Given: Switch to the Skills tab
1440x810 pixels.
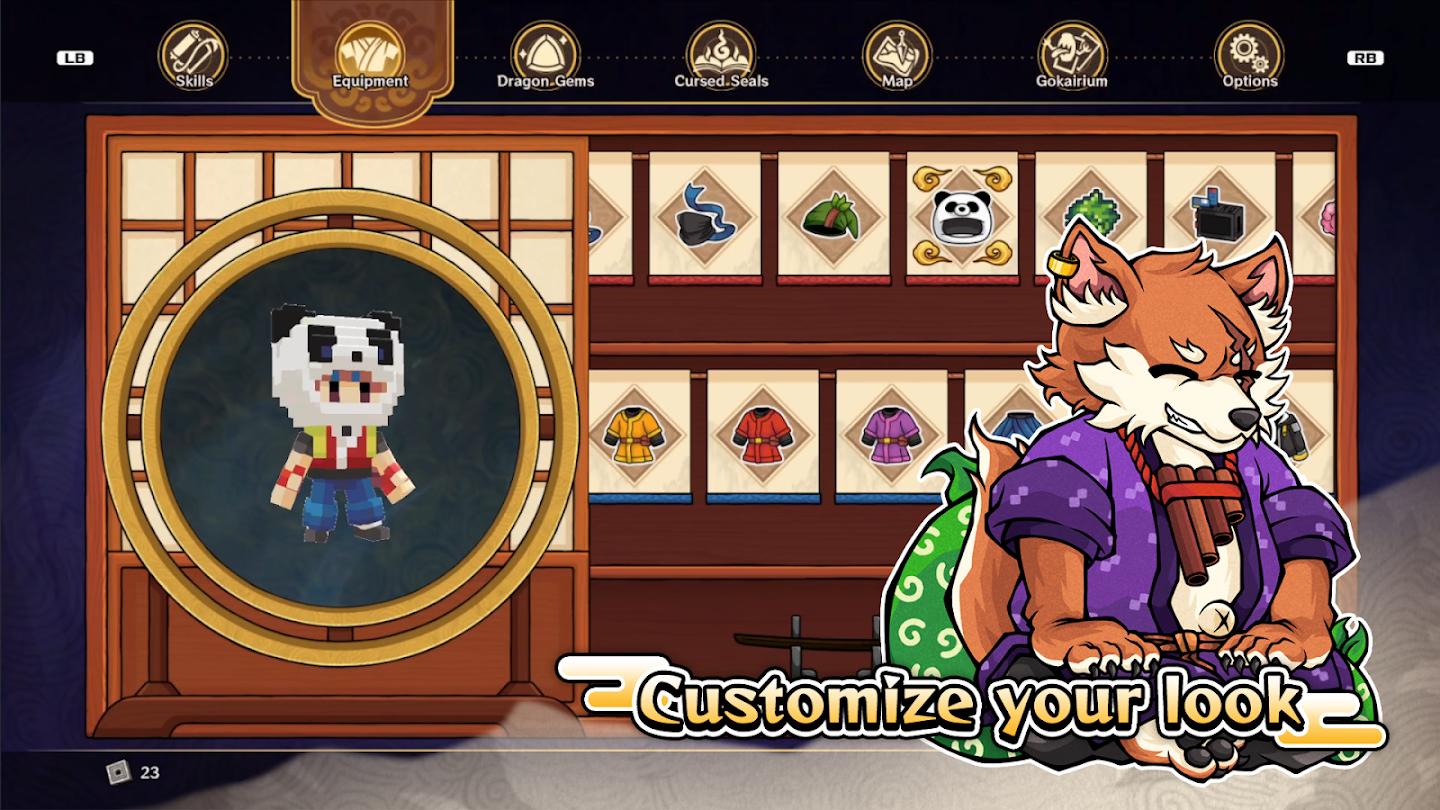Looking at the screenshot, I should [194, 57].
